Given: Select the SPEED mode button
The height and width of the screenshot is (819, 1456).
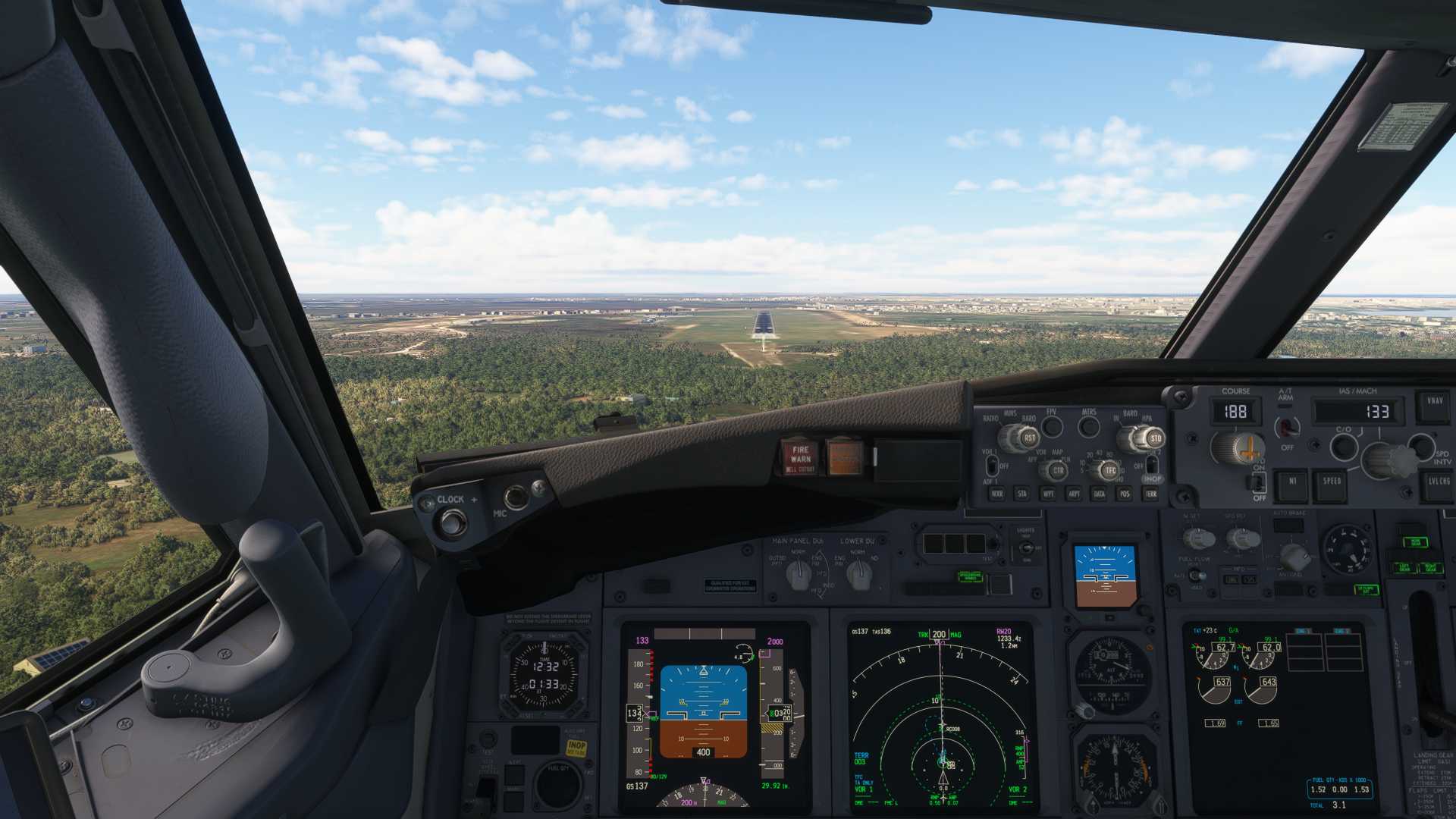Looking at the screenshot, I should tap(1332, 482).
